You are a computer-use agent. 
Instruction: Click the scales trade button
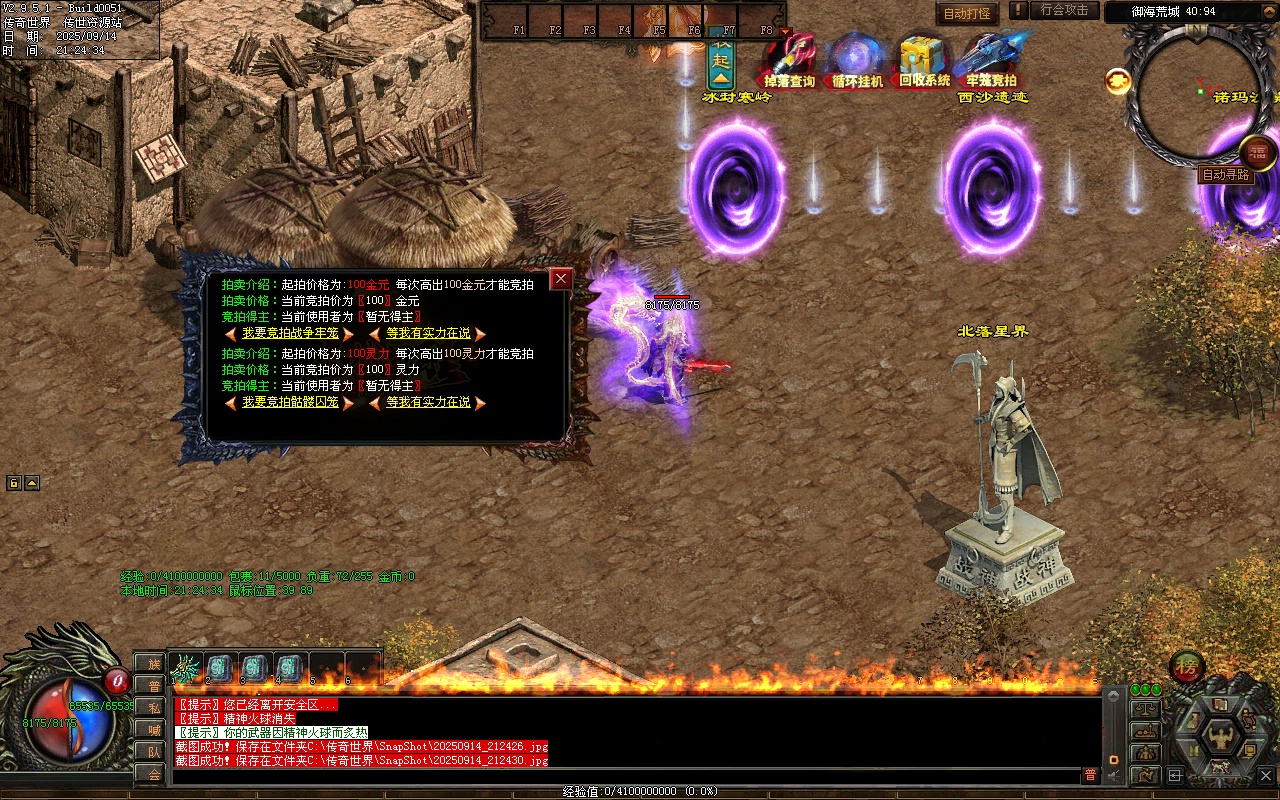[1145, 709]
